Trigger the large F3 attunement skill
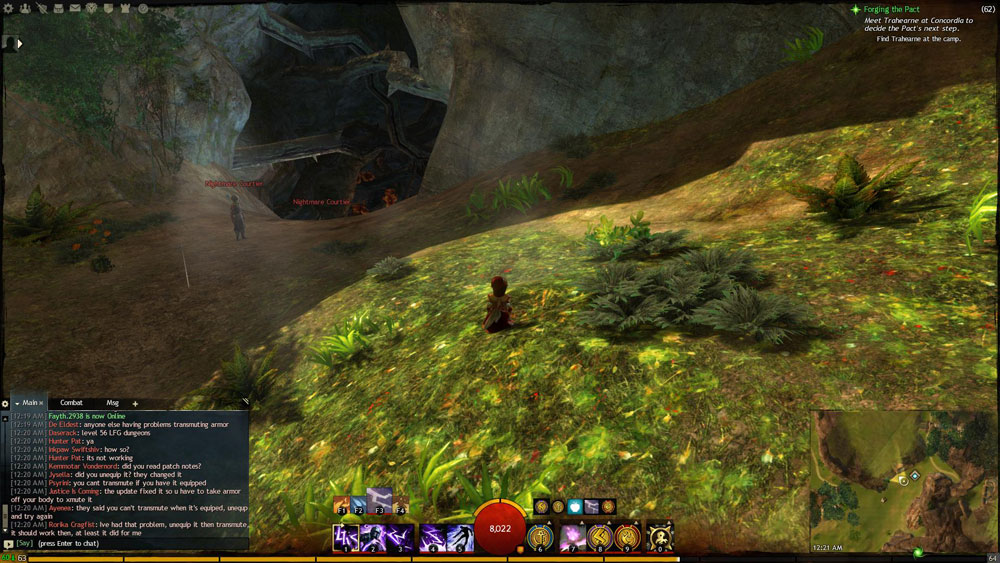The width and height of the screenshot is (1000, 563). coord(379,501)
